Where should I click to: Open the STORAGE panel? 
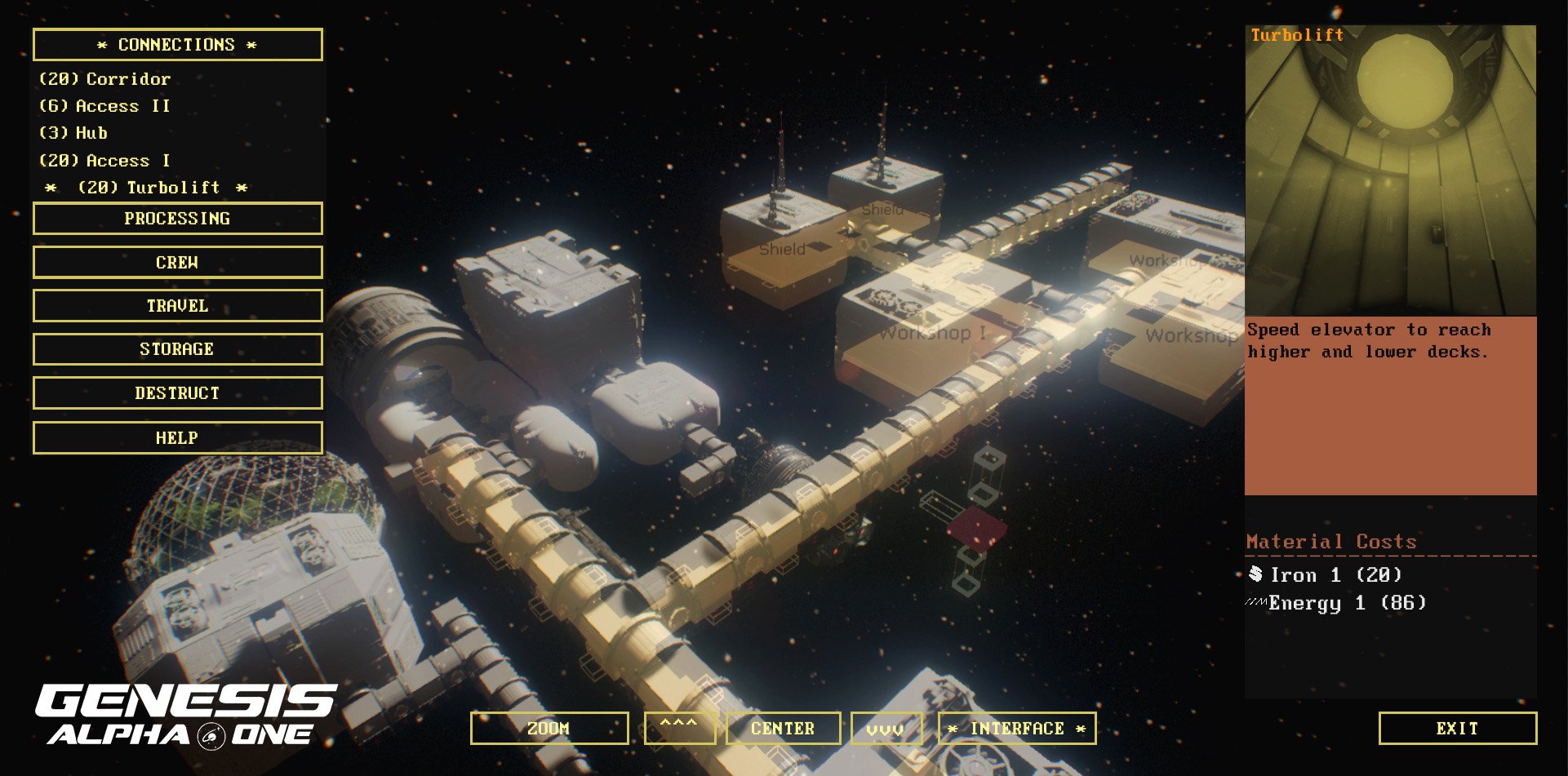pos(176,348)
